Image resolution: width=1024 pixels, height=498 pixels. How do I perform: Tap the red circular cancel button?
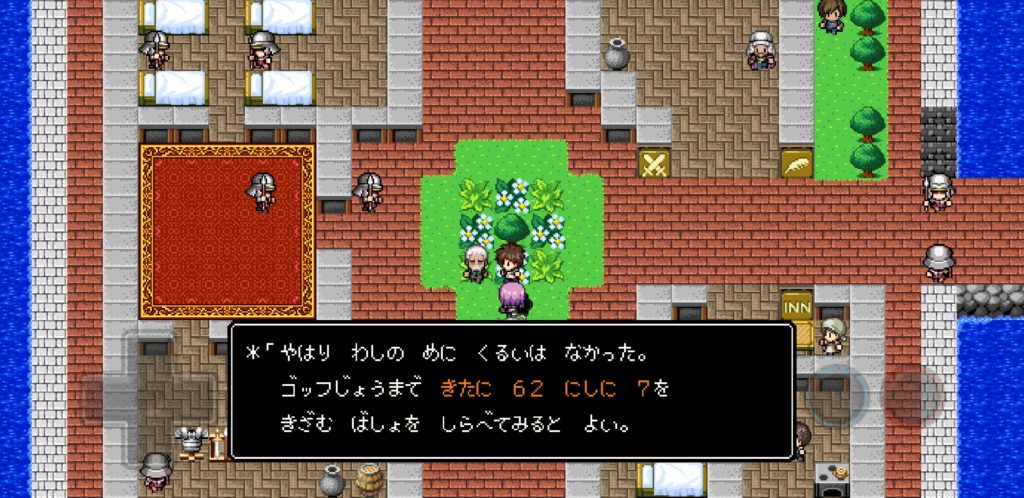(912, 393)
